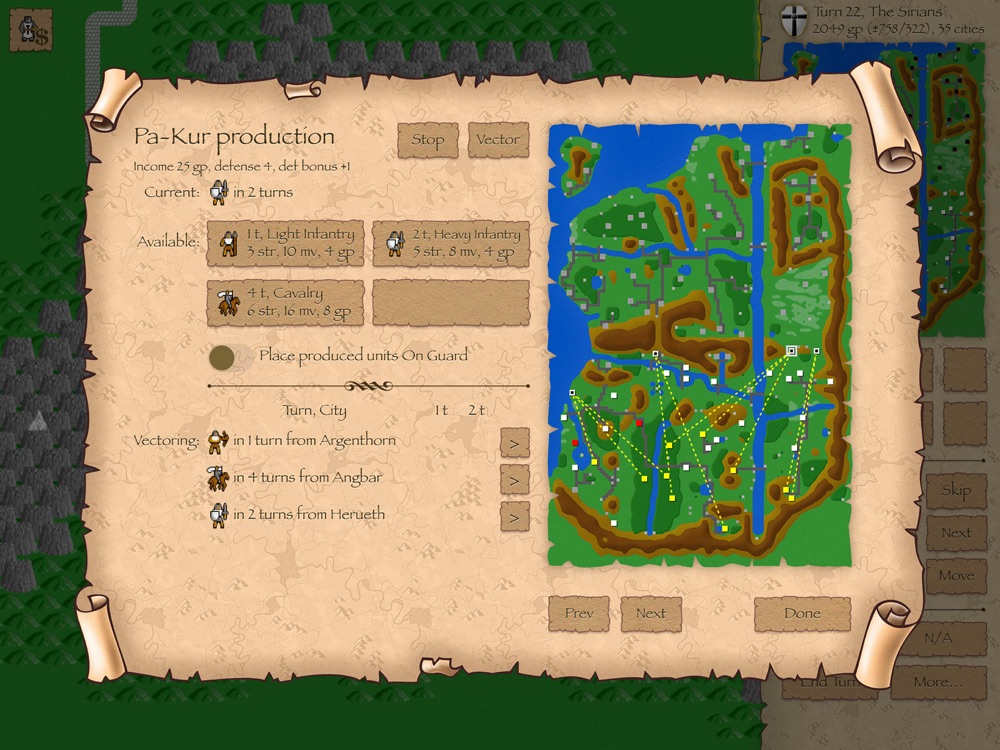The image size is (1000, 750).
Task: Stop the current Pa-Kur production
Action: tap(427, 140)
